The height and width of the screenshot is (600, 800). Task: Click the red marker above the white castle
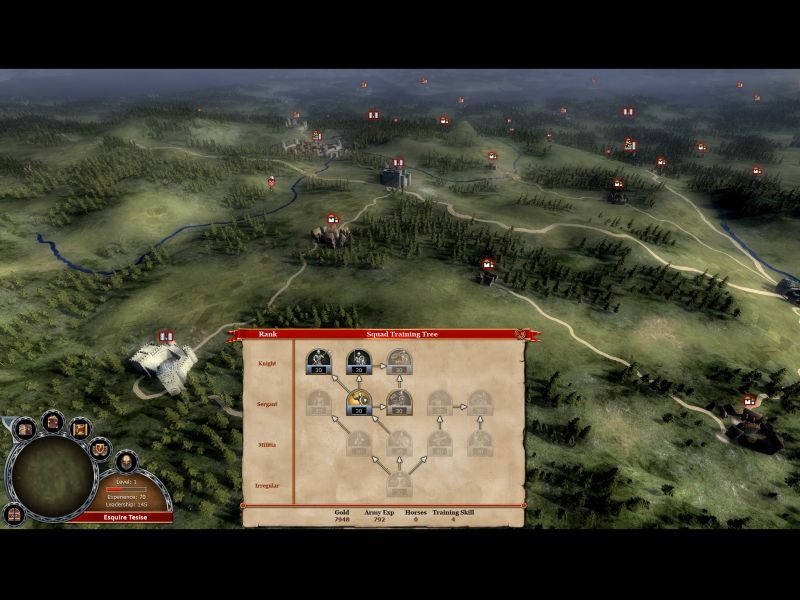pyautogui.click(x=166, y=336)
